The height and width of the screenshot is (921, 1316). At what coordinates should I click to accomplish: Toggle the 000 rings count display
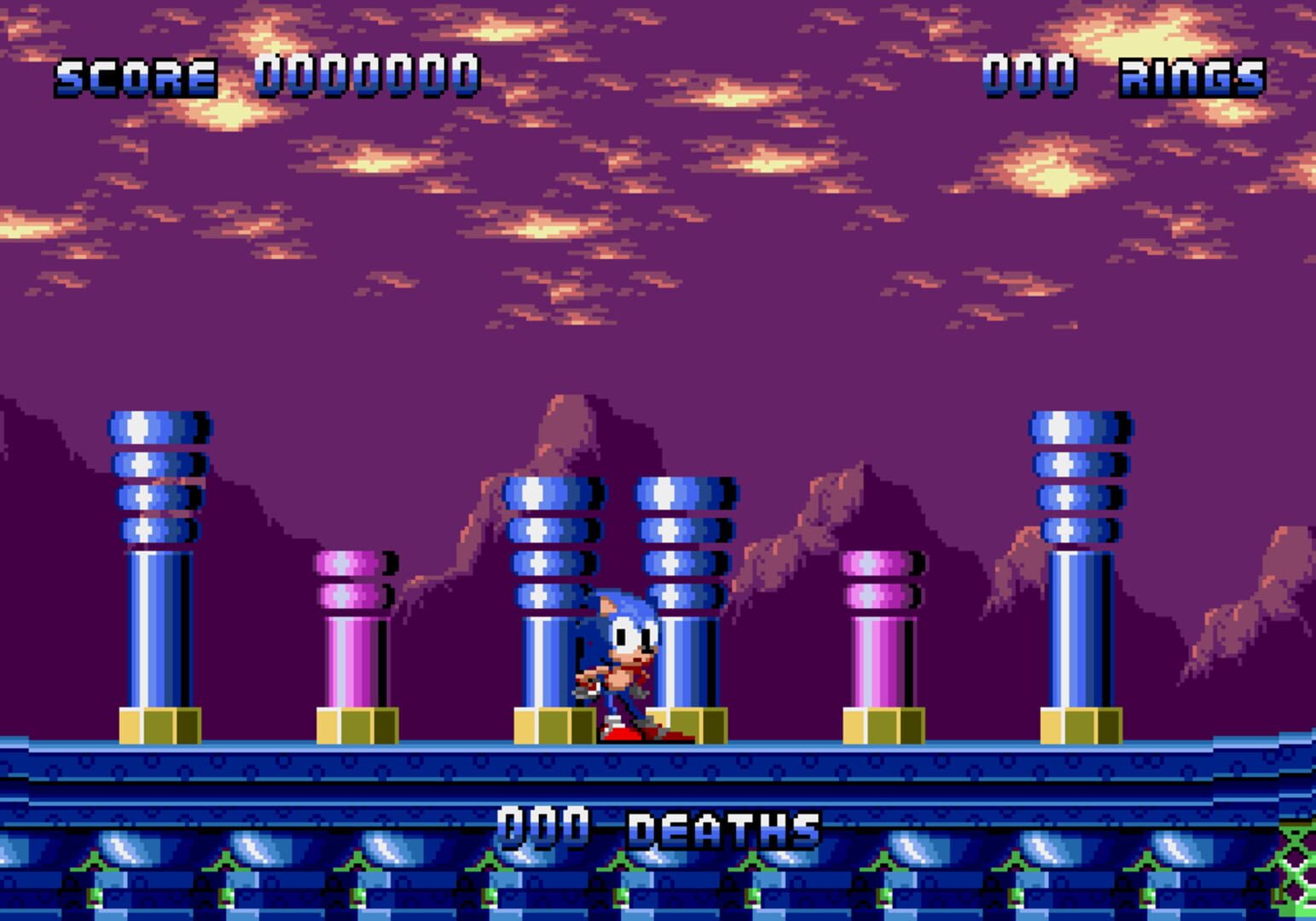coord(1028,77)
